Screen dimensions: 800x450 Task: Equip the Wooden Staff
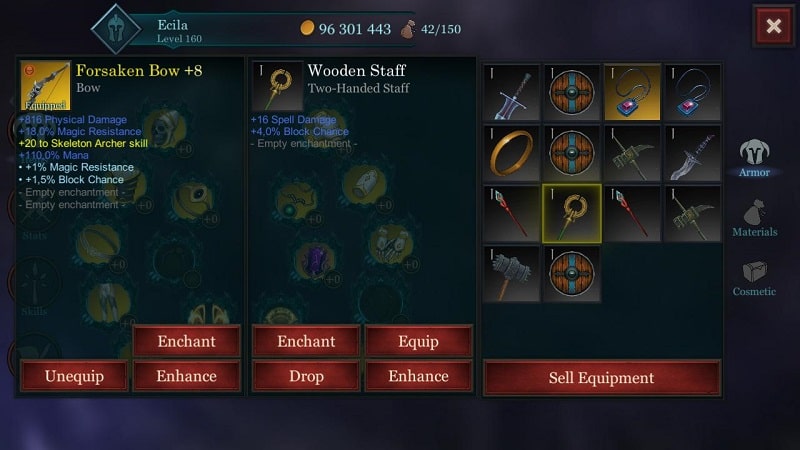[418, 341]
